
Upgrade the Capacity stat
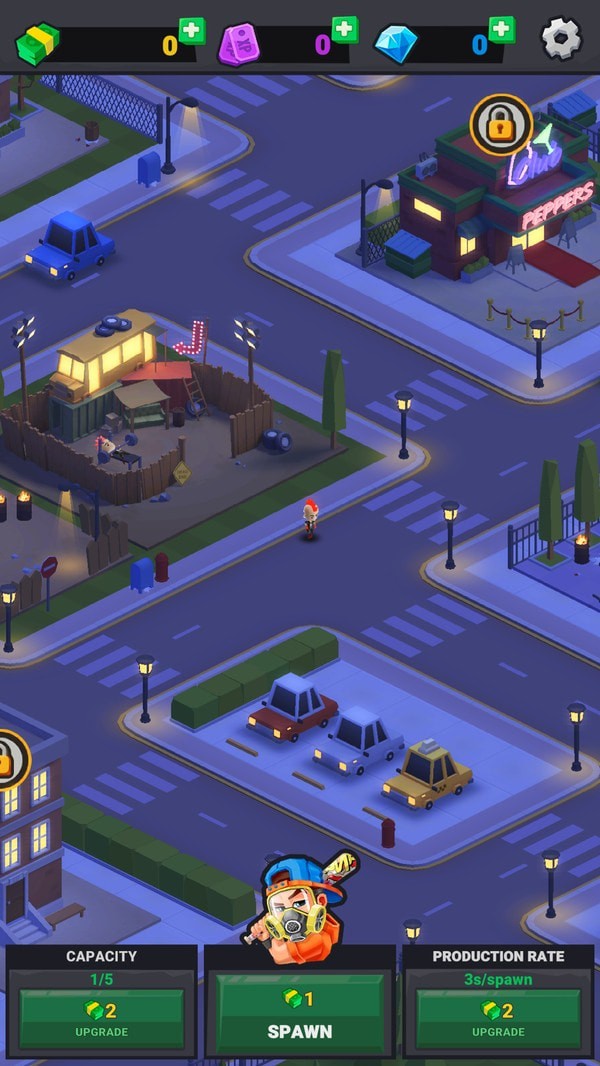point(101,1017)
